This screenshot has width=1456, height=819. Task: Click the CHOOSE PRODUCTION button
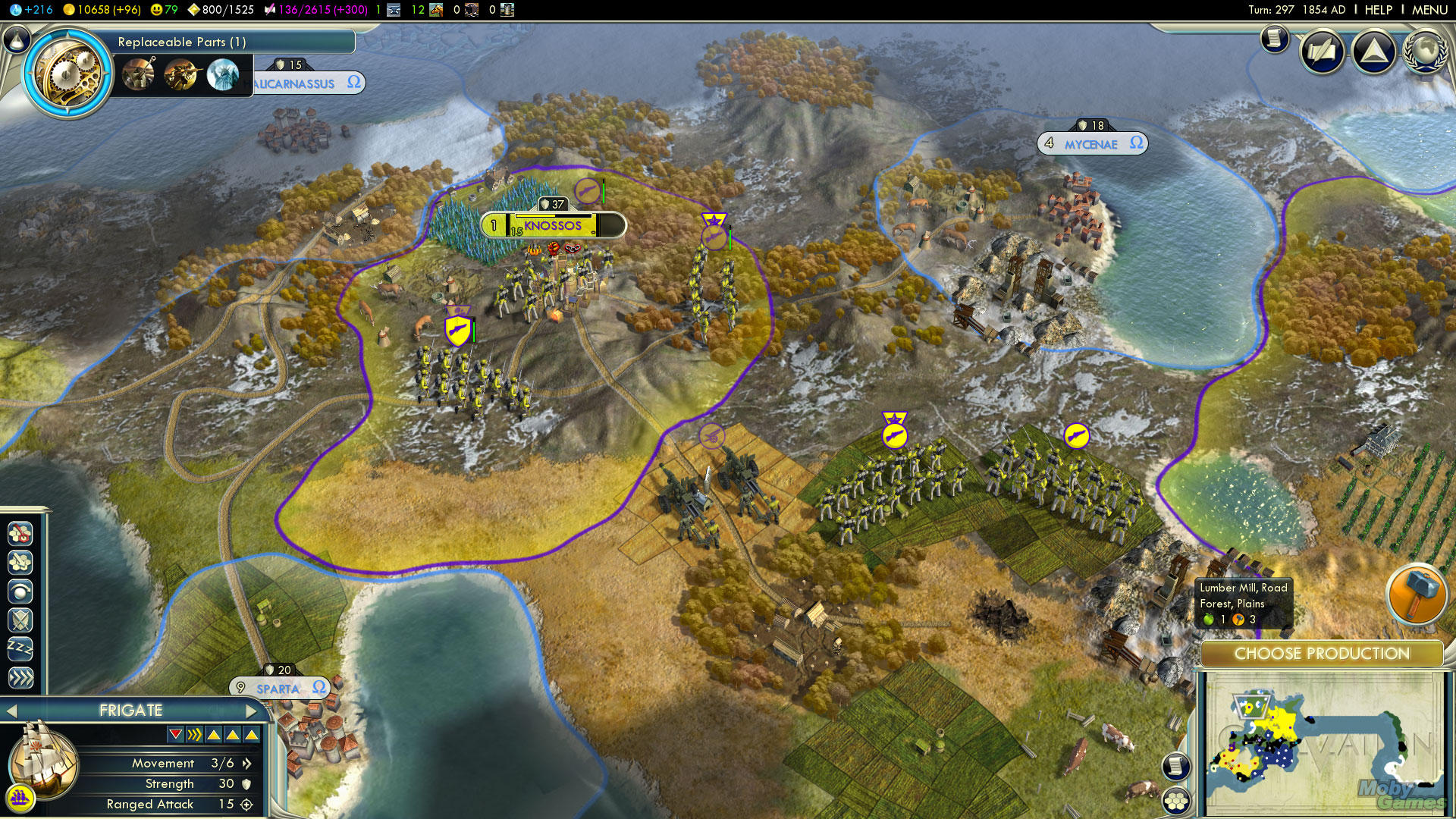tap(1323, 654)
